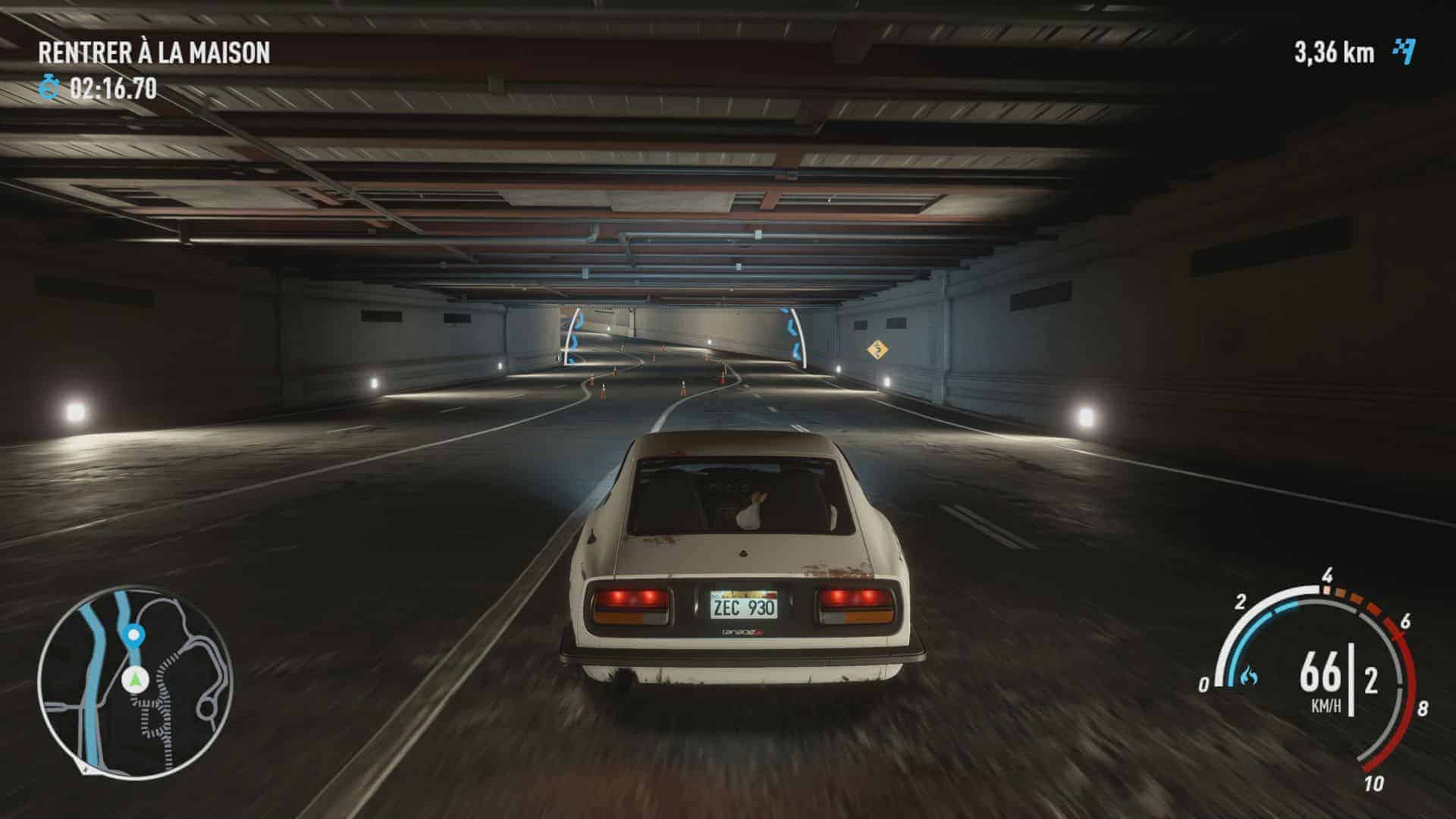Open the "Rentrer à la maison" objective tracker
This screenshot has width=1456, height=819.
154,52
